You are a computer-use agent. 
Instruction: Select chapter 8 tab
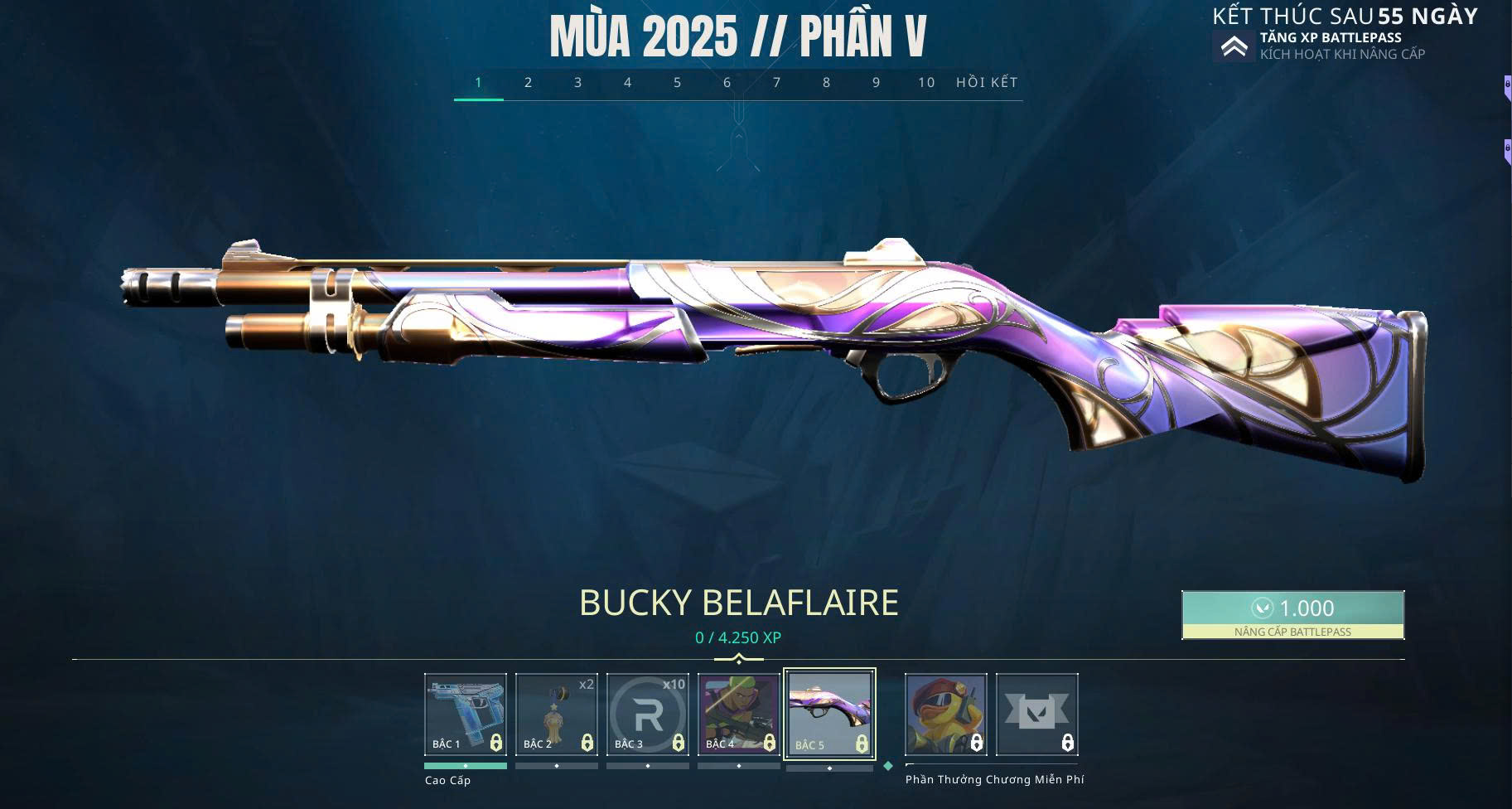click(x=826, y=83)
